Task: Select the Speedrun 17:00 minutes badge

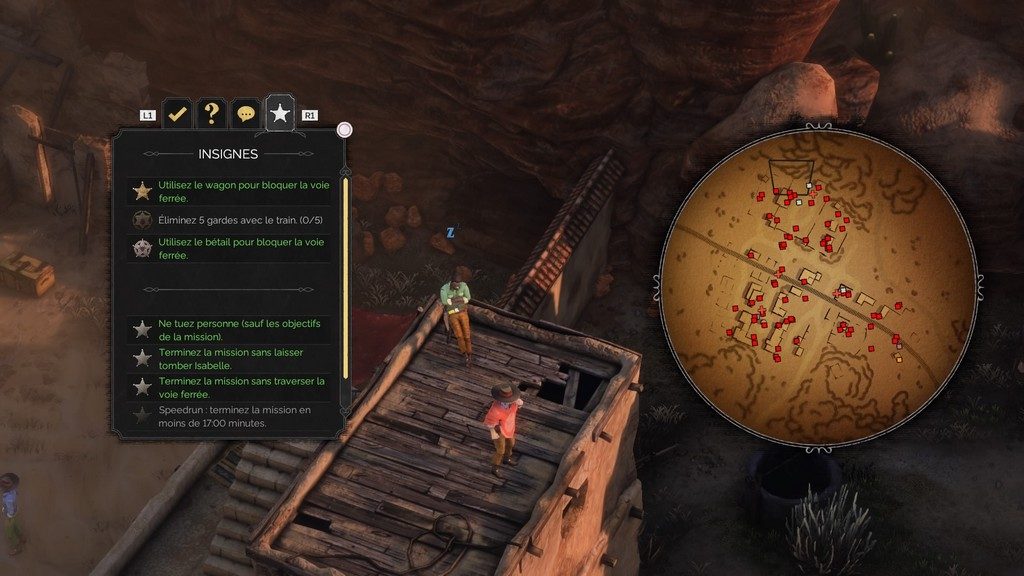Action: [x=231, y=416]
